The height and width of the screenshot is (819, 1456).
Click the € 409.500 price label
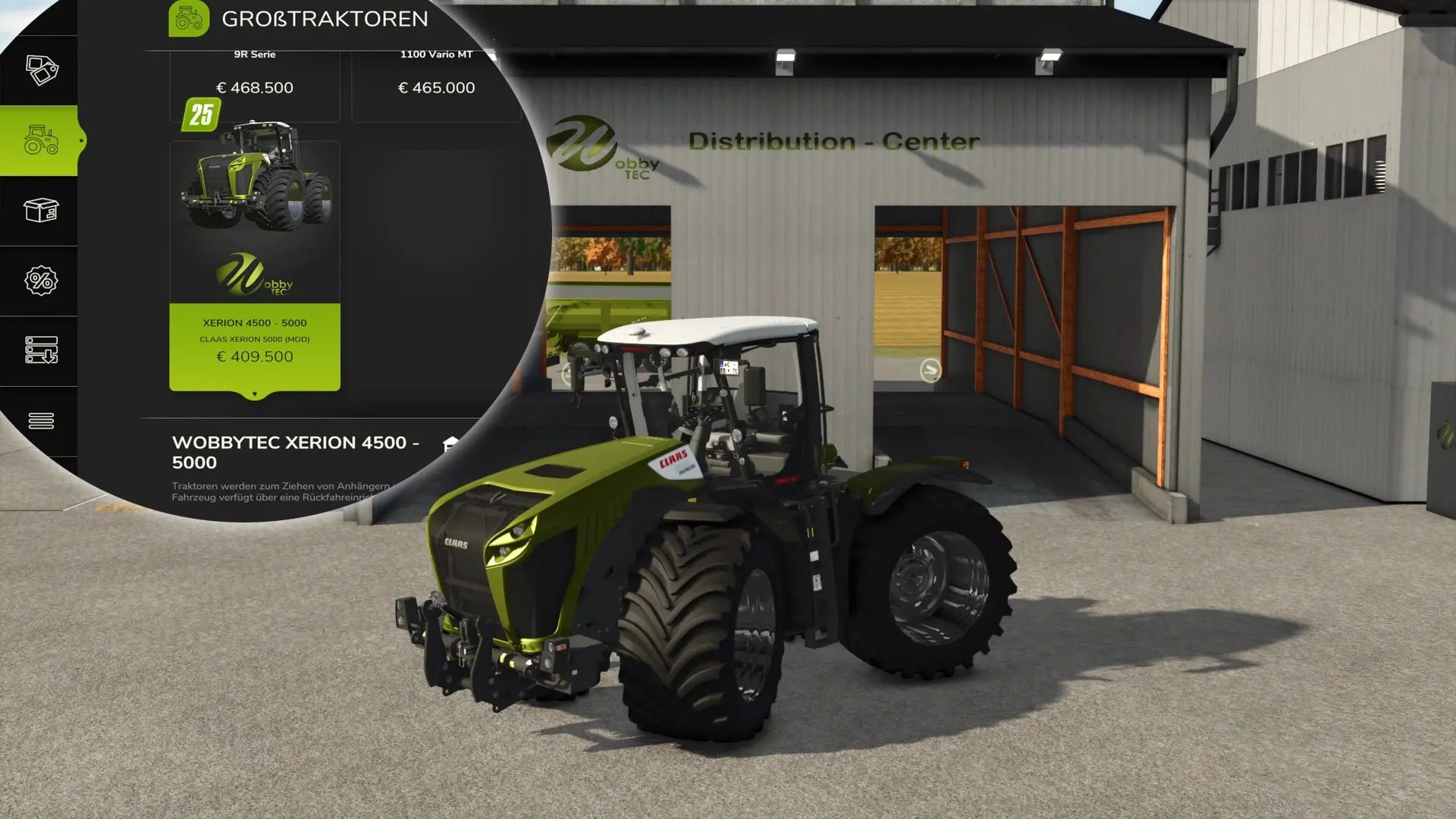pyautogui.click(x=256, y=356)
